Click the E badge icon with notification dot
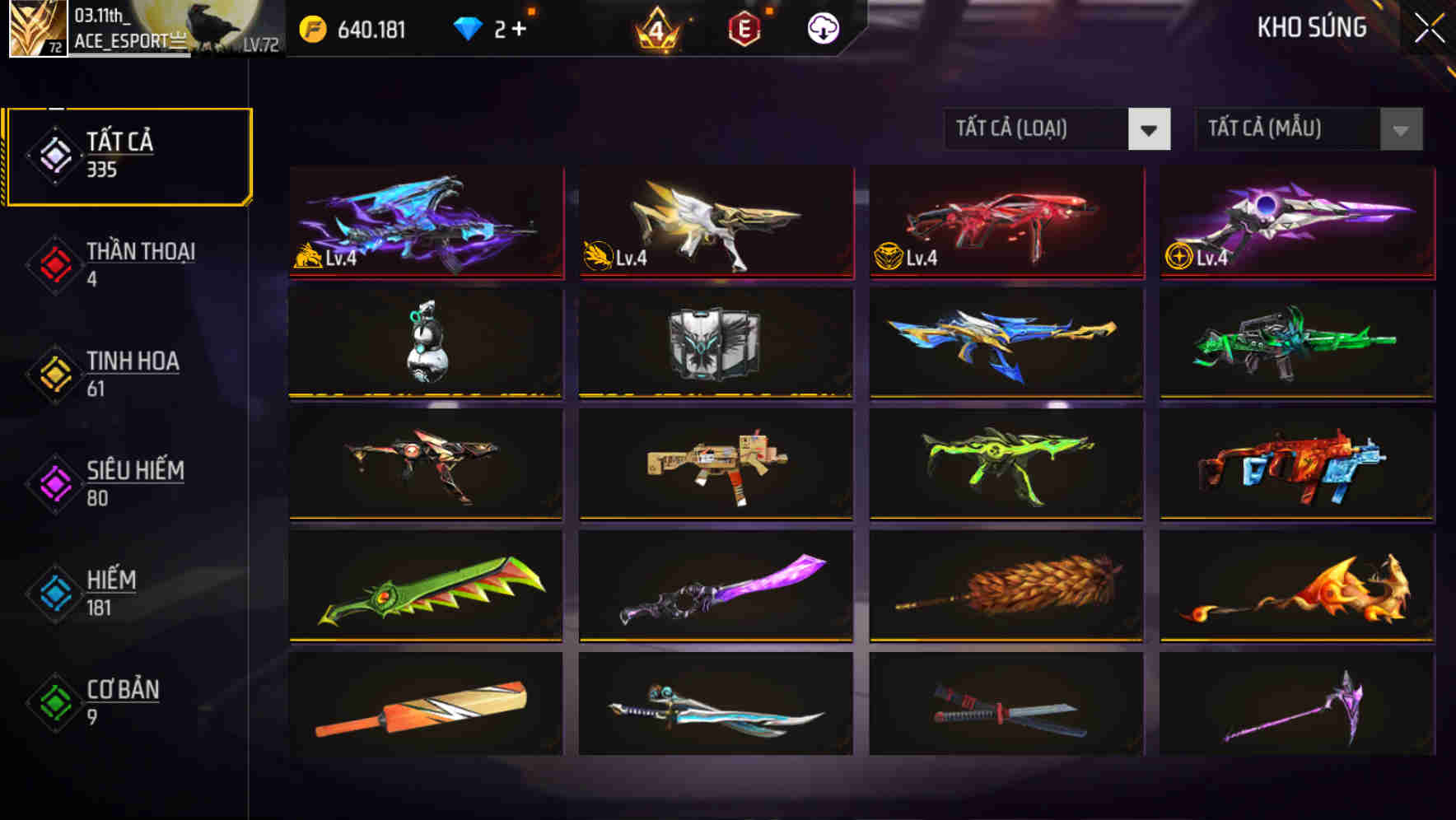Screen dimensions: 1456x820 [x=745, y=27]
